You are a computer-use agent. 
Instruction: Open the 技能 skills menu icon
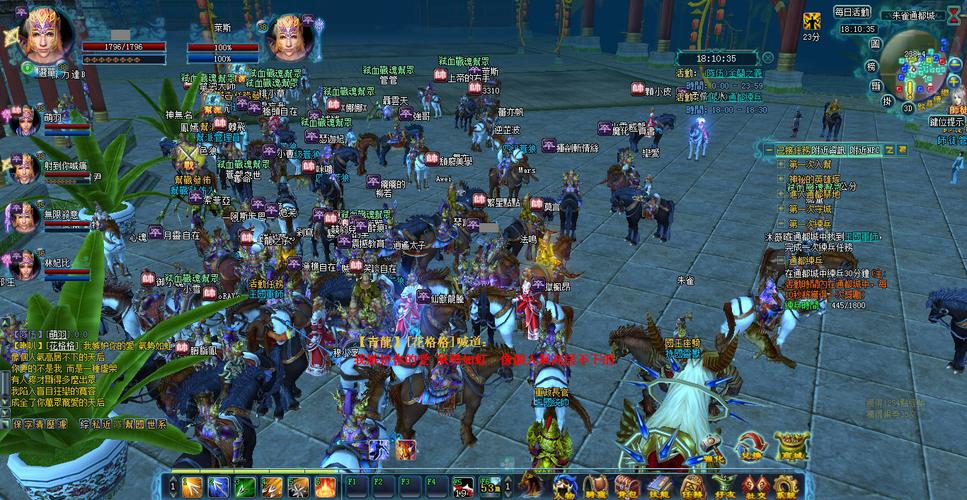point(658,487)
